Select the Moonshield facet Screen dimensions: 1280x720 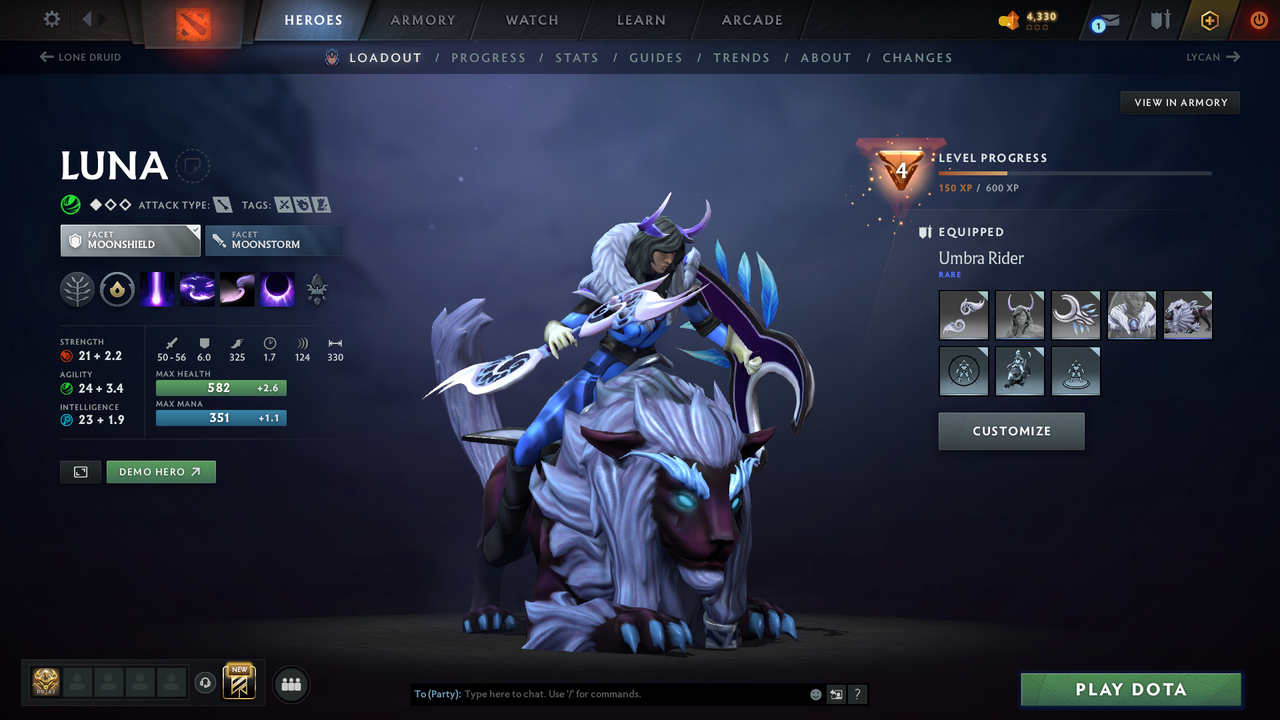point(129,240)
